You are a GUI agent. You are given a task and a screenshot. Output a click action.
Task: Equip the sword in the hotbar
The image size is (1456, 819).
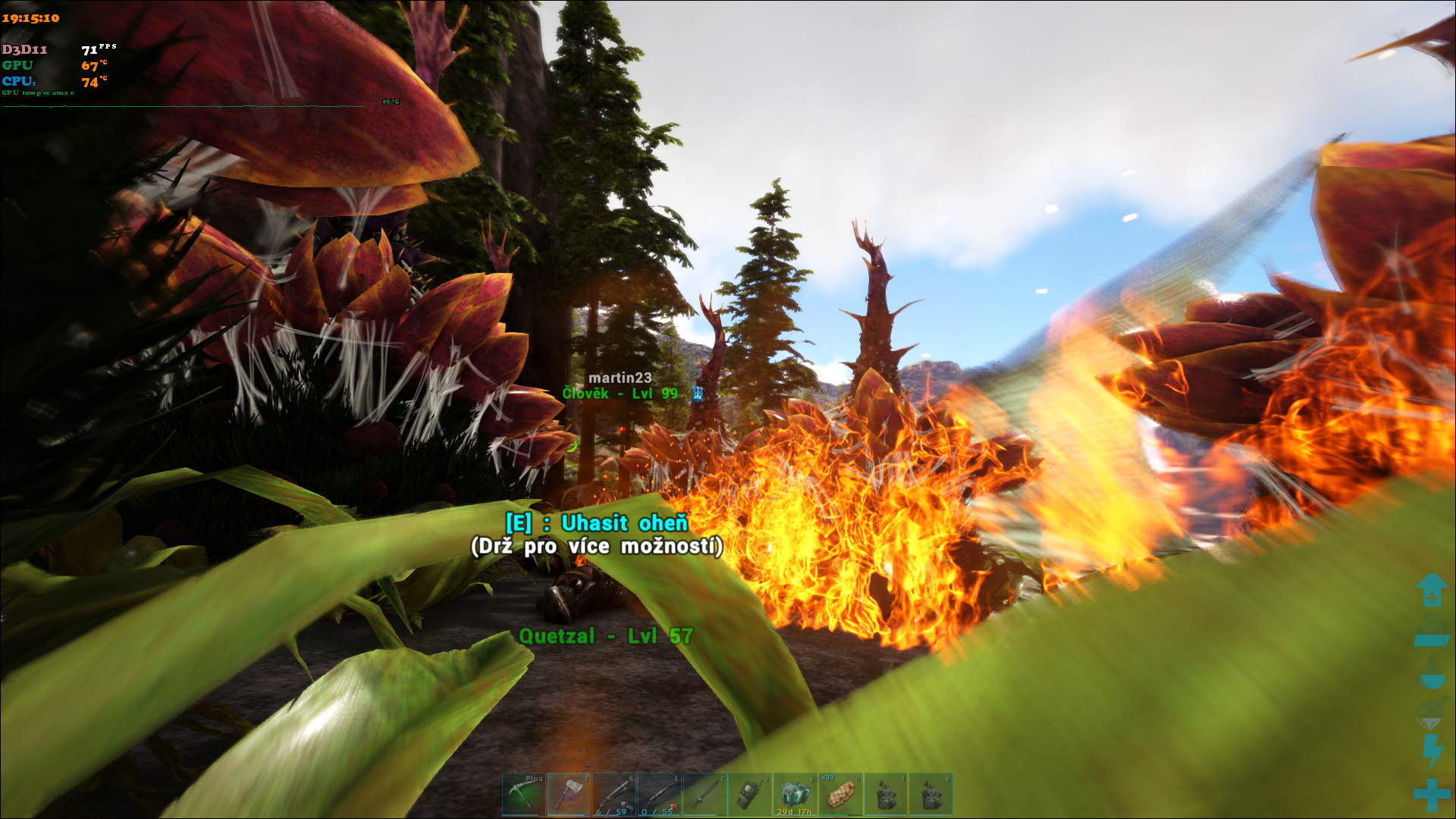[x=704, y=794]
